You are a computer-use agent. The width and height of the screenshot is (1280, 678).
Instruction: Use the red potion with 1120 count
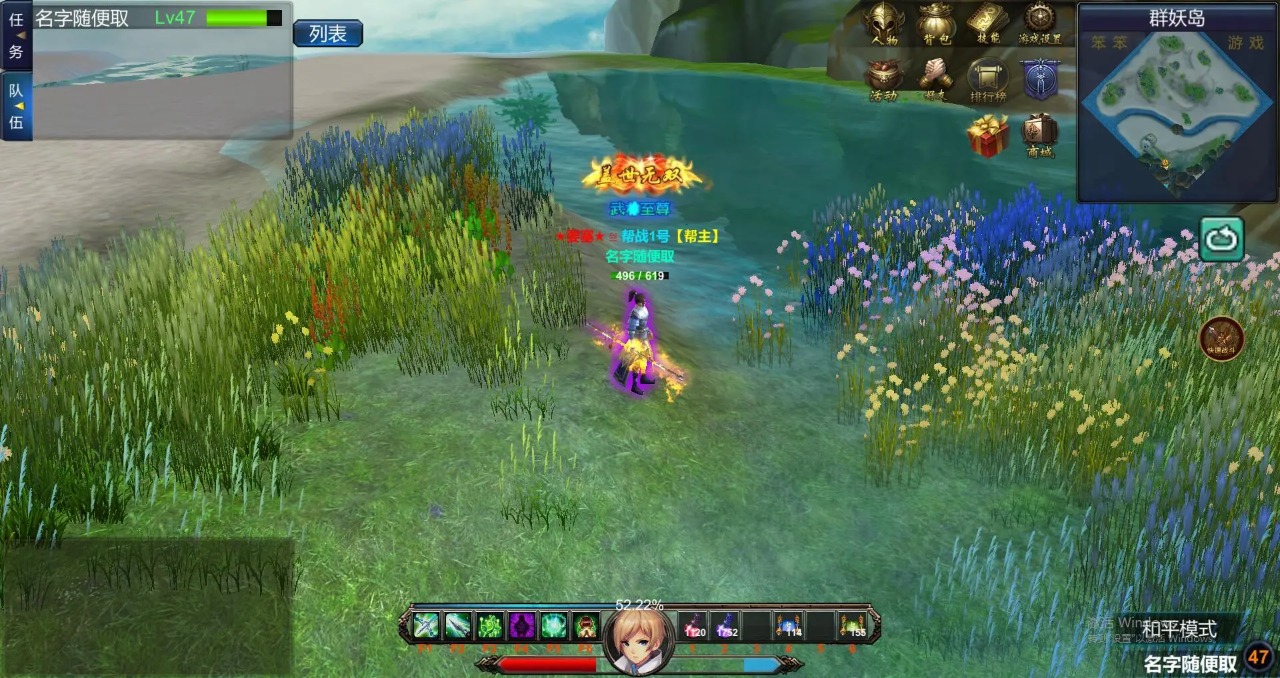pyautogui.click(x=694, y=626)
